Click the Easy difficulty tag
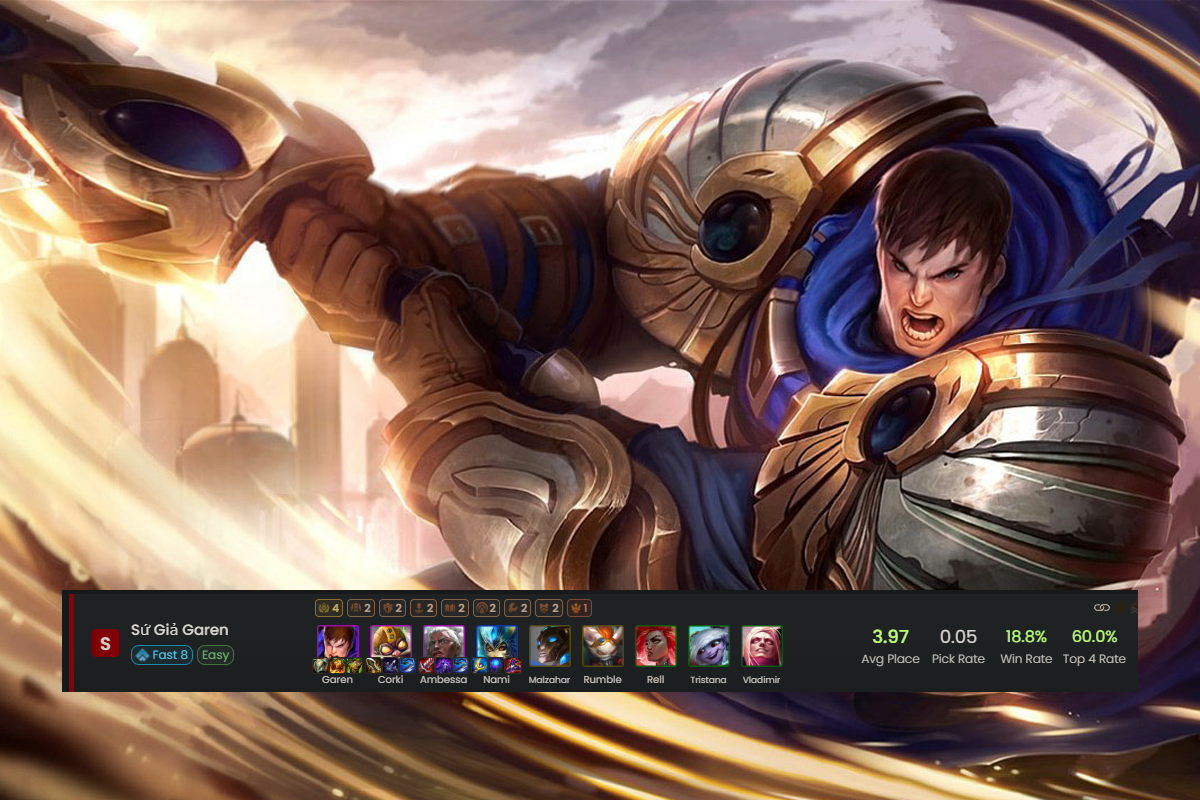The height and width of the screenshot is (800, 1200). [215, 655]
